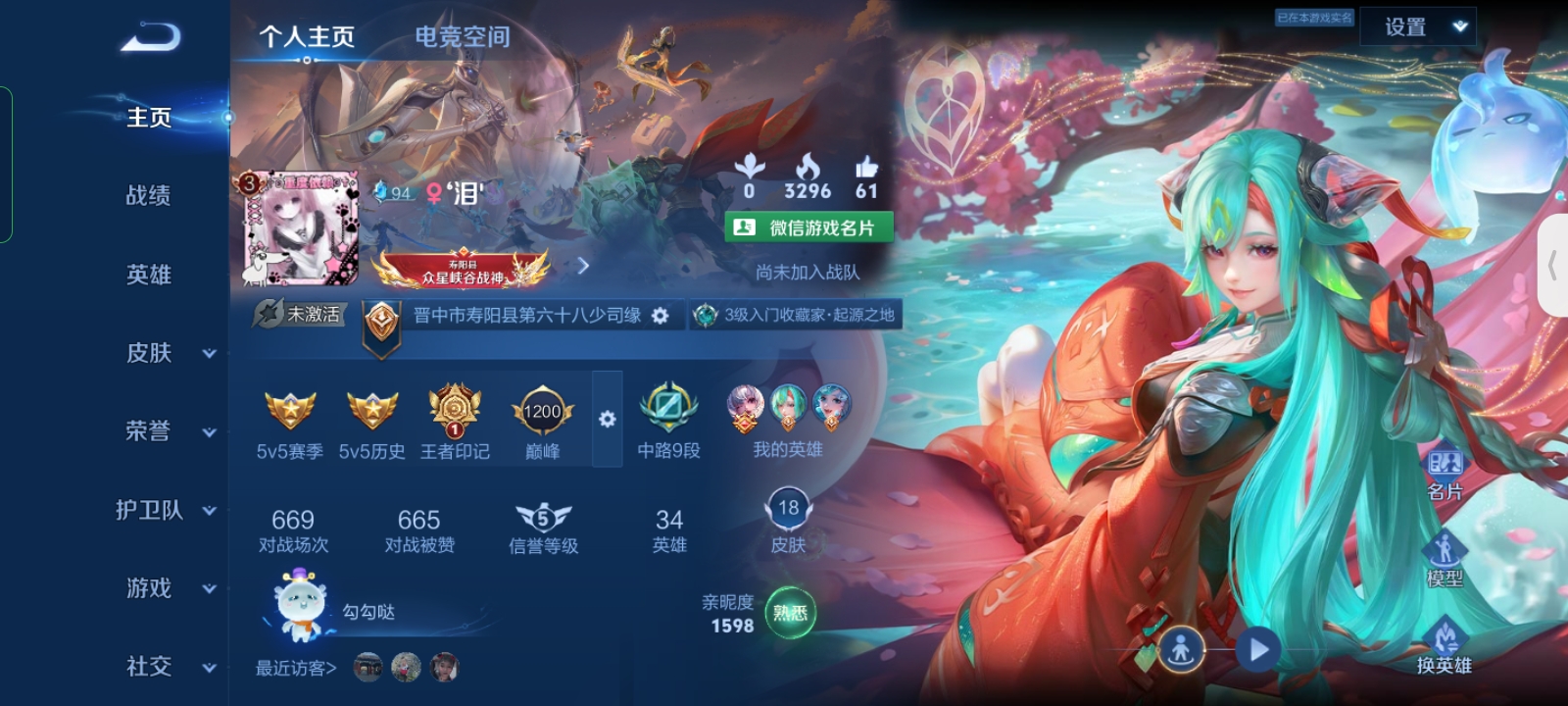The image size is (1568, 706).
Task: Switch to the 电竞空间 tab
Action: [x=462, y=37]
